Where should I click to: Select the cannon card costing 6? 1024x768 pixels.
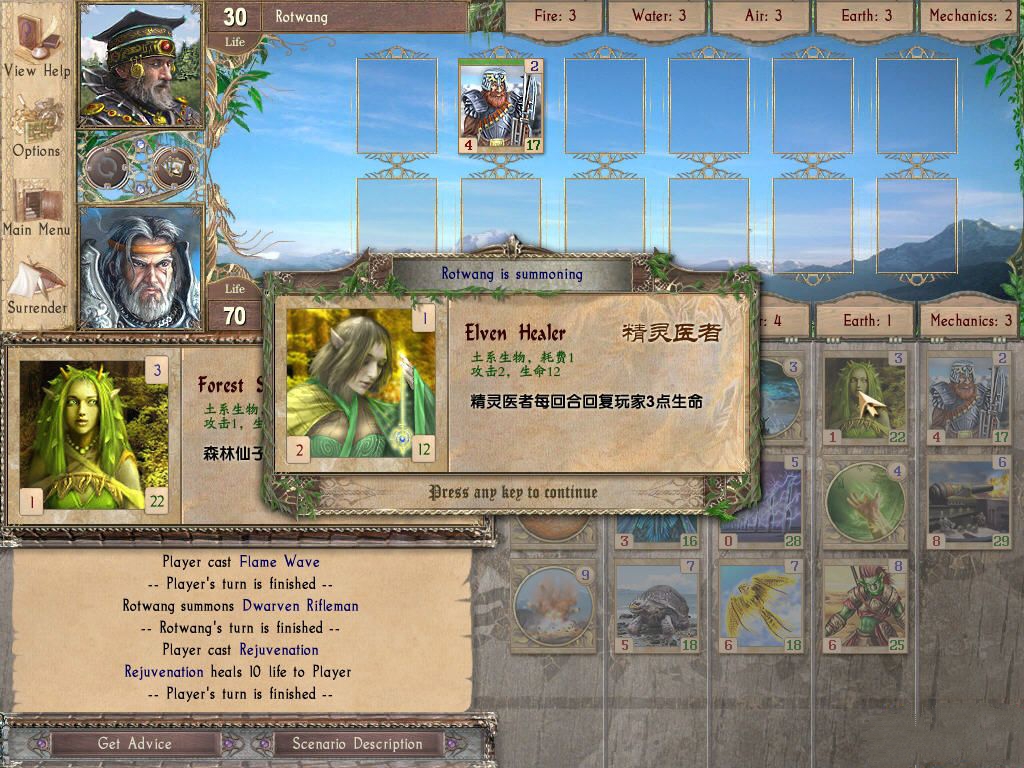tap(968, 504)
